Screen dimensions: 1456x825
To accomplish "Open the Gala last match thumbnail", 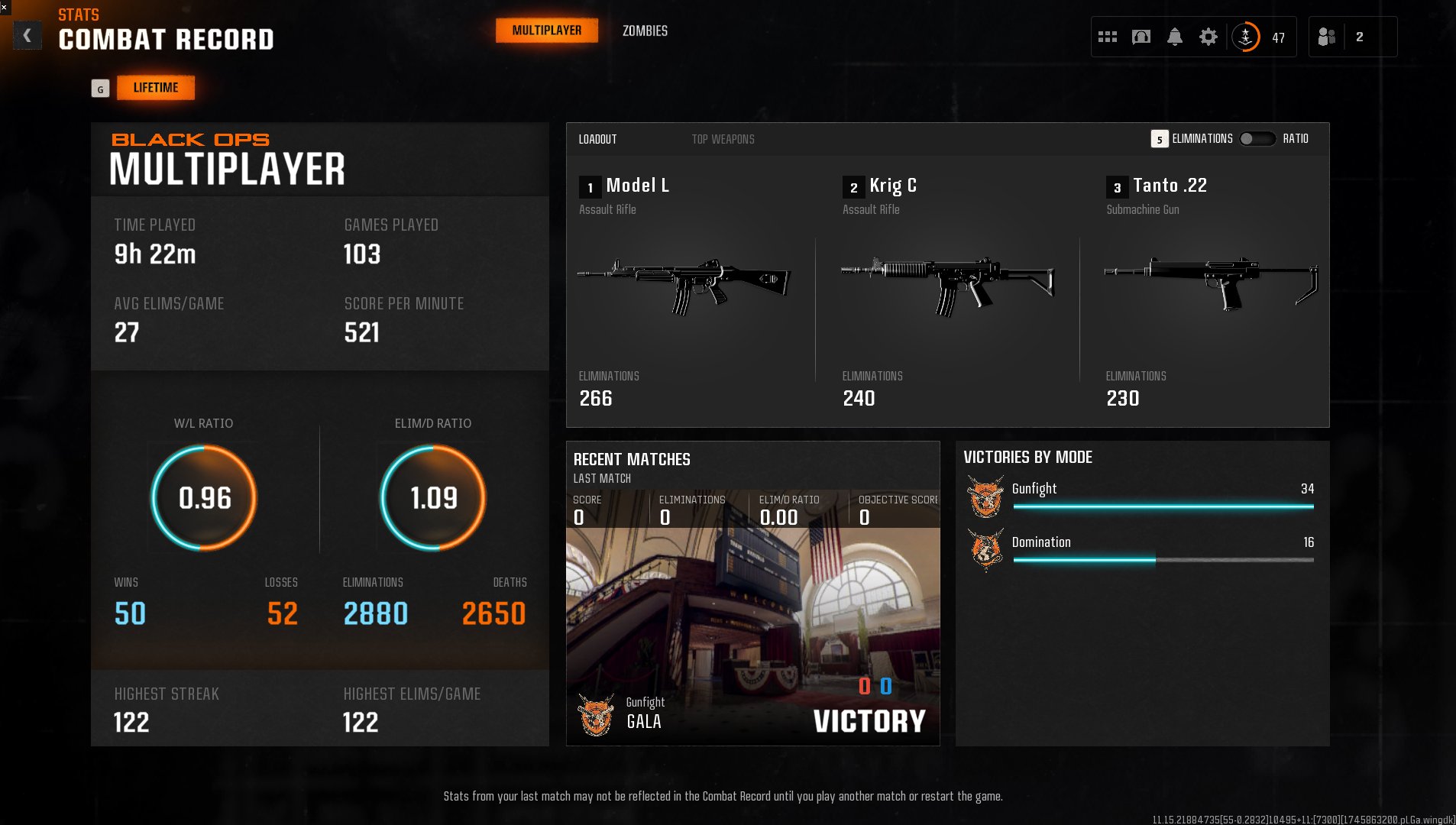I will pyautogui.click(x=752, y=626).
